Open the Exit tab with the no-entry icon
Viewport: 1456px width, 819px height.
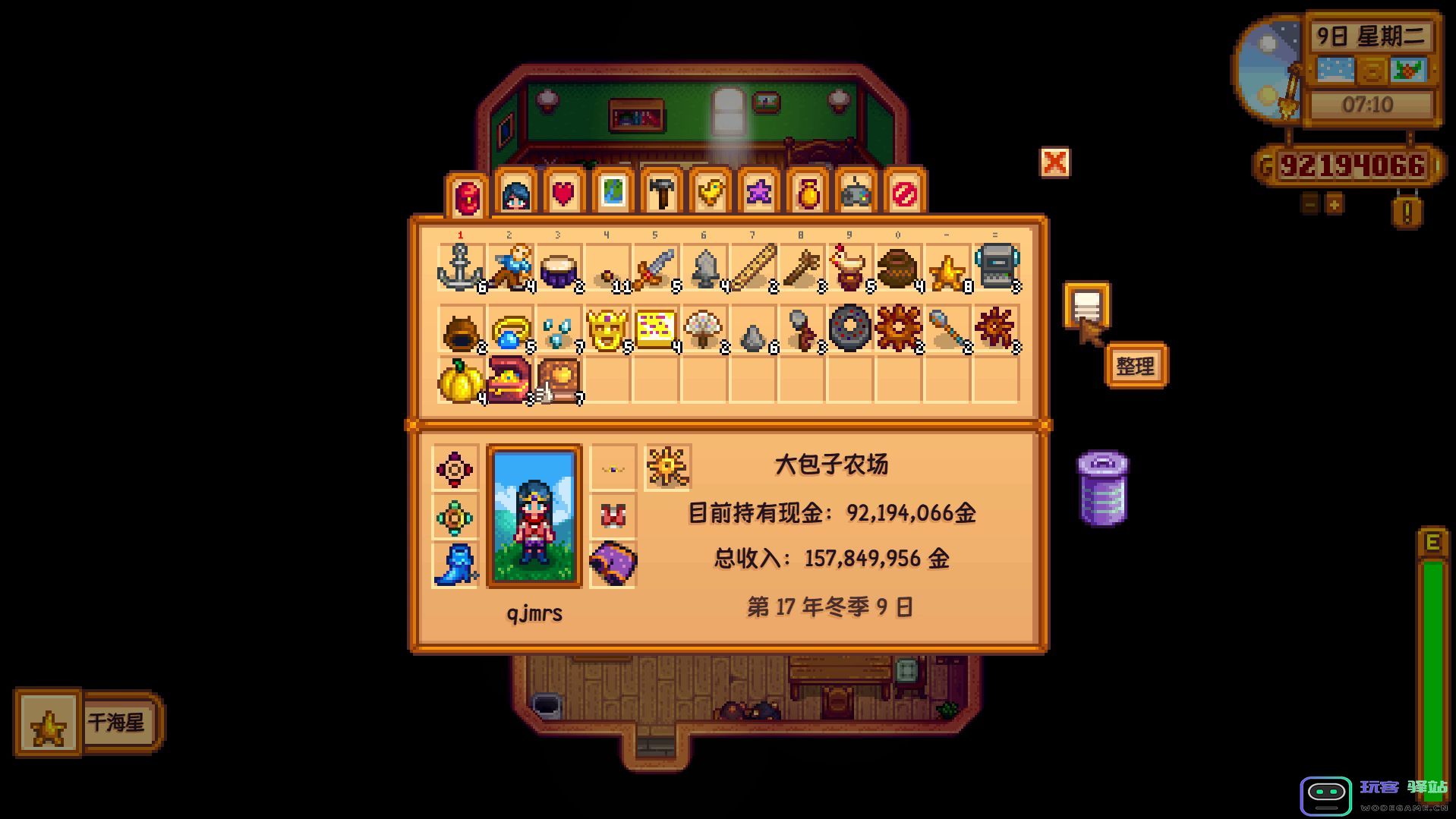point(906,192)
